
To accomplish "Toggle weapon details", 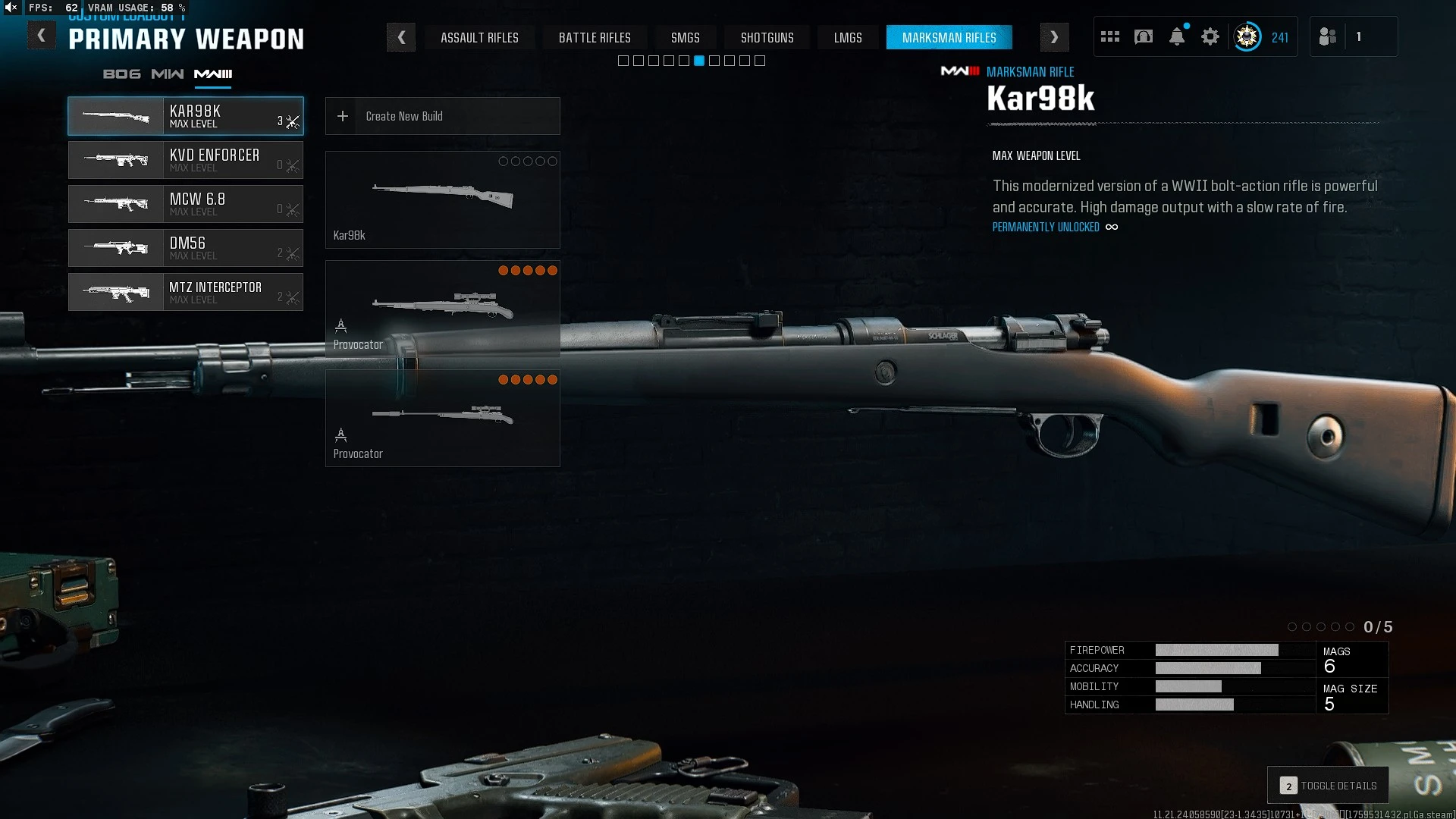I will click(1328, 786).
